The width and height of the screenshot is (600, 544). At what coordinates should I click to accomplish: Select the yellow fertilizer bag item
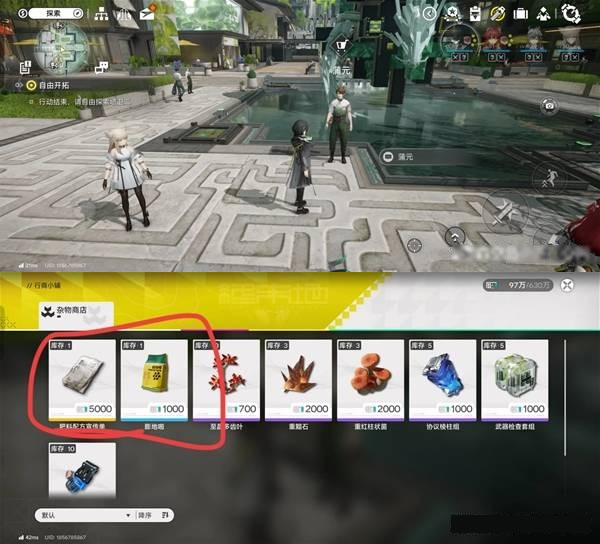tap(154, 379)
